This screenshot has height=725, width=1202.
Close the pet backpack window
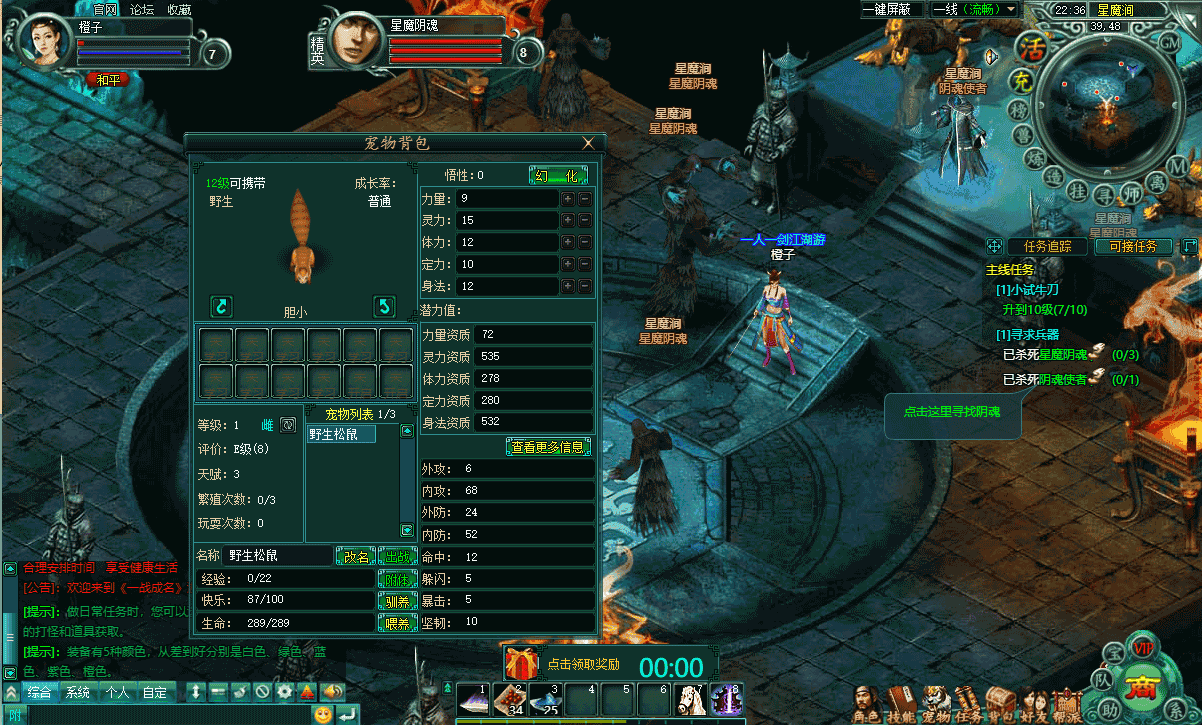[x=588, y=143]
